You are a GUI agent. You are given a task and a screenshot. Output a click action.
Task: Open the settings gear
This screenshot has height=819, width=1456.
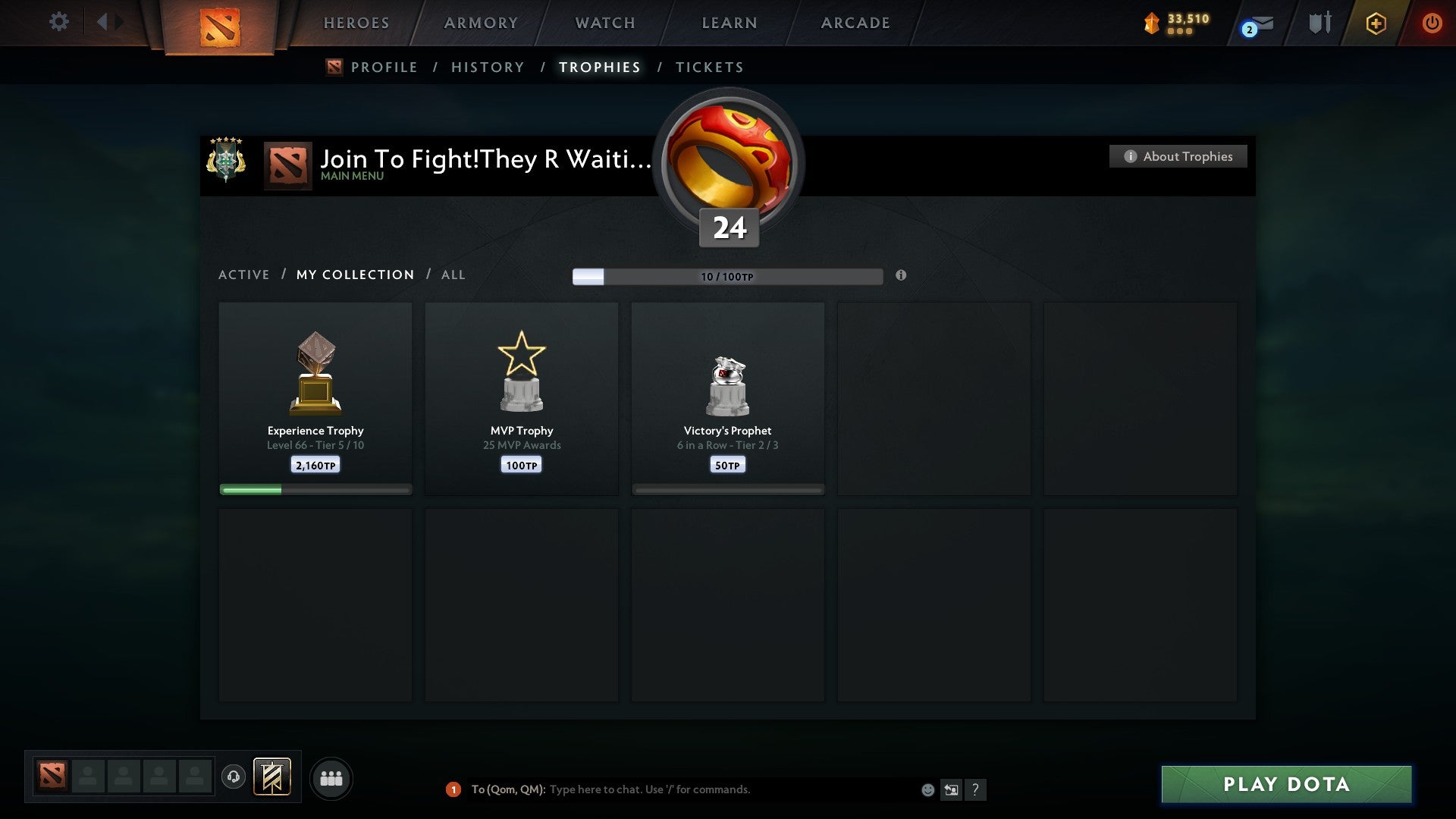pos(59,22)
